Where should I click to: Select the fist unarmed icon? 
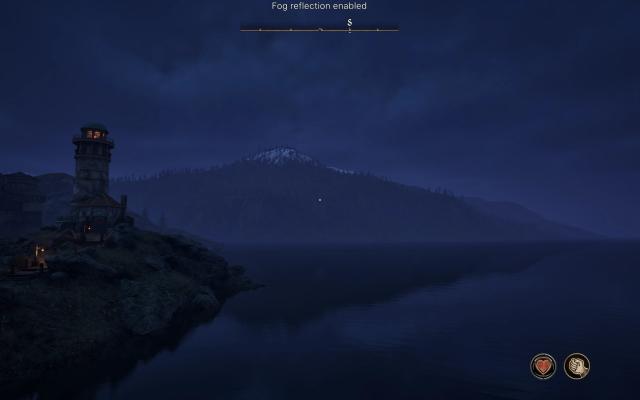point(576,366)
